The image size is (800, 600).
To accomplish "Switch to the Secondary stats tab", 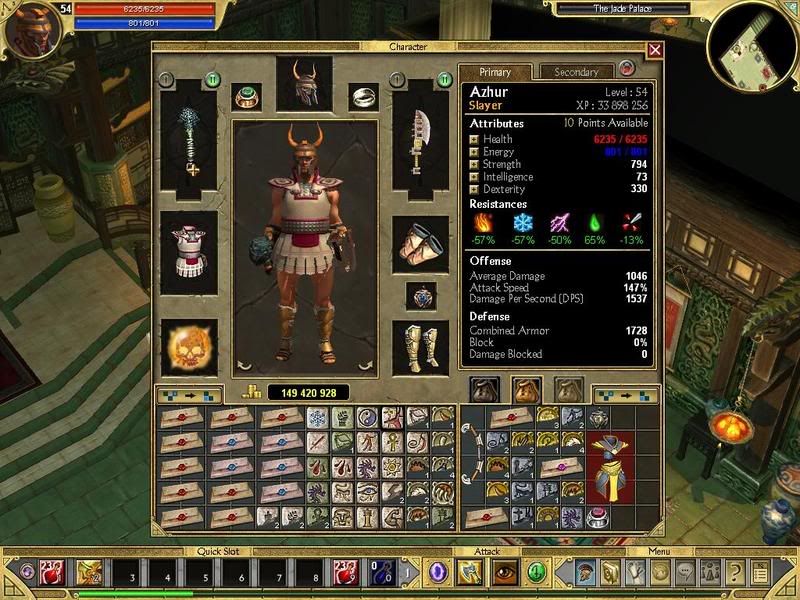I will [x=576, y=72].
